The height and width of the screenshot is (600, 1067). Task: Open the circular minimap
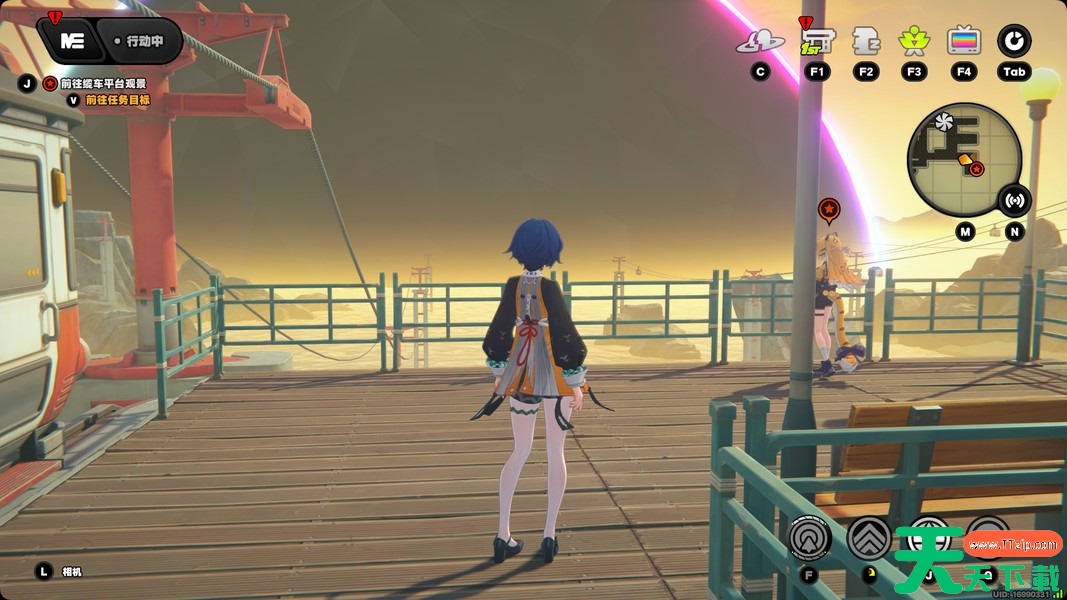click(963, 160)
